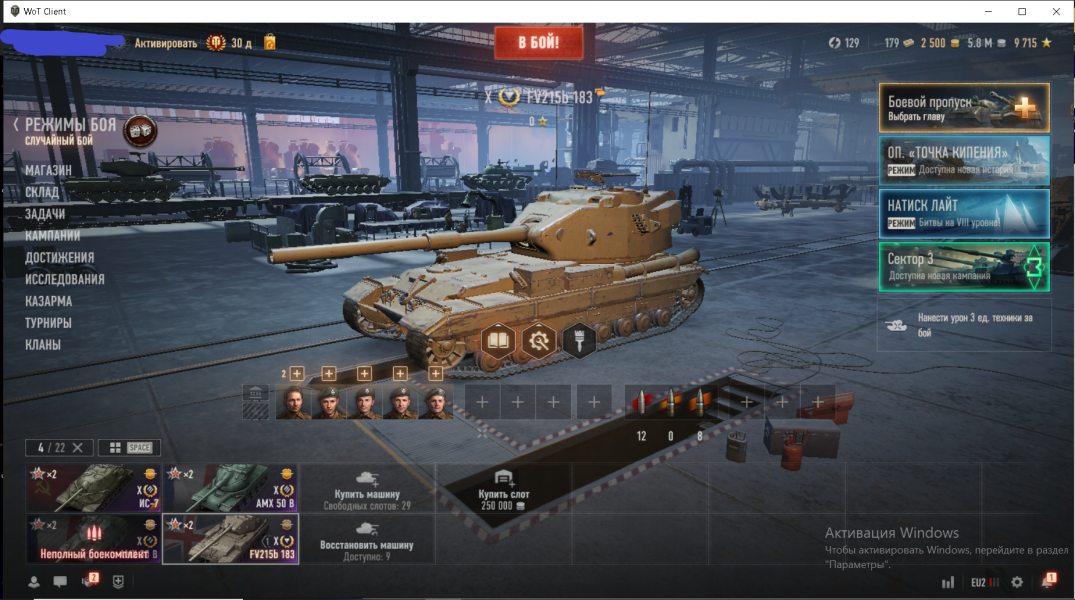Start battle with the В БОЙ! button

[537, 43]
